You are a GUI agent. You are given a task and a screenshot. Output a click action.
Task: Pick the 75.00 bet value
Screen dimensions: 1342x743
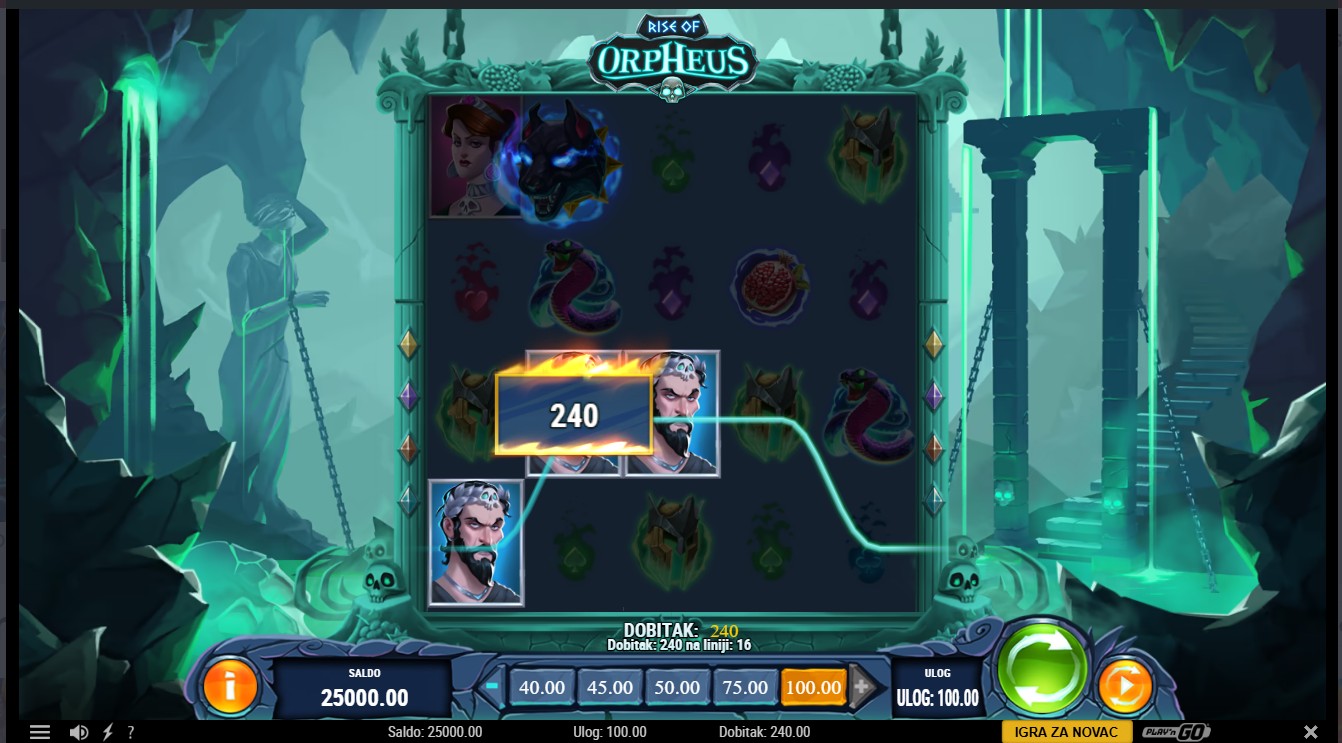(x=745, y=687)
